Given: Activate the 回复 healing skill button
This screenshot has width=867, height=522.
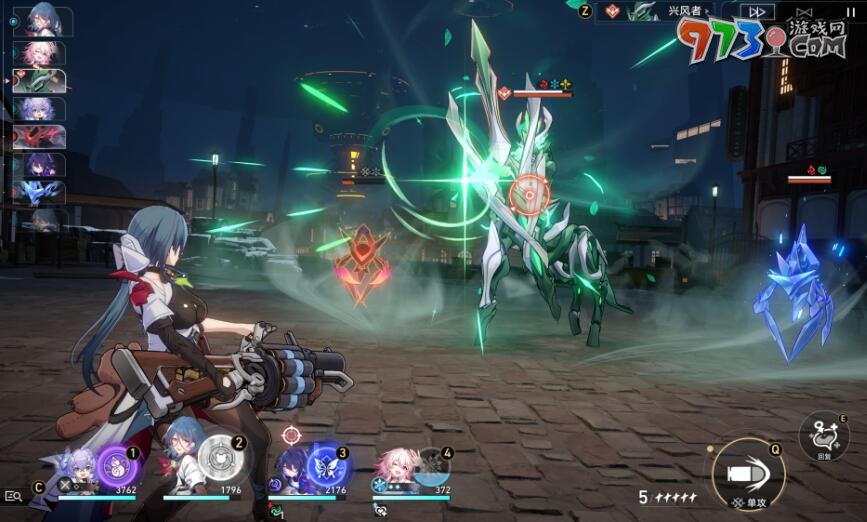Looking at the screenshot, I should 823,437.
